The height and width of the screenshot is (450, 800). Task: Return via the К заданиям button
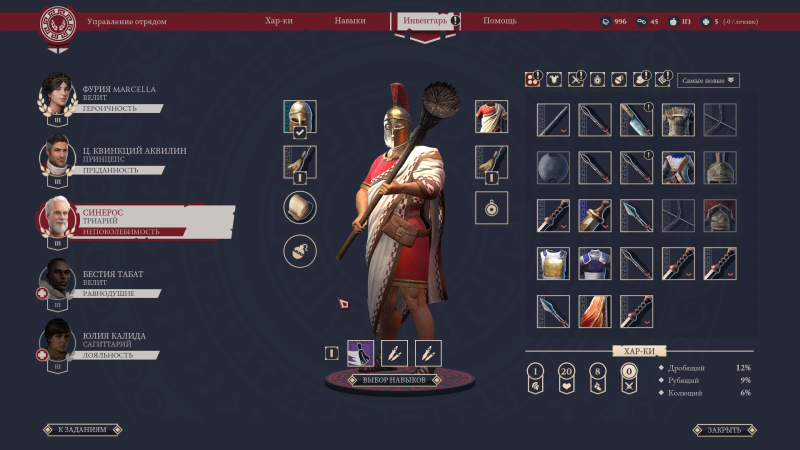point(83,430)
